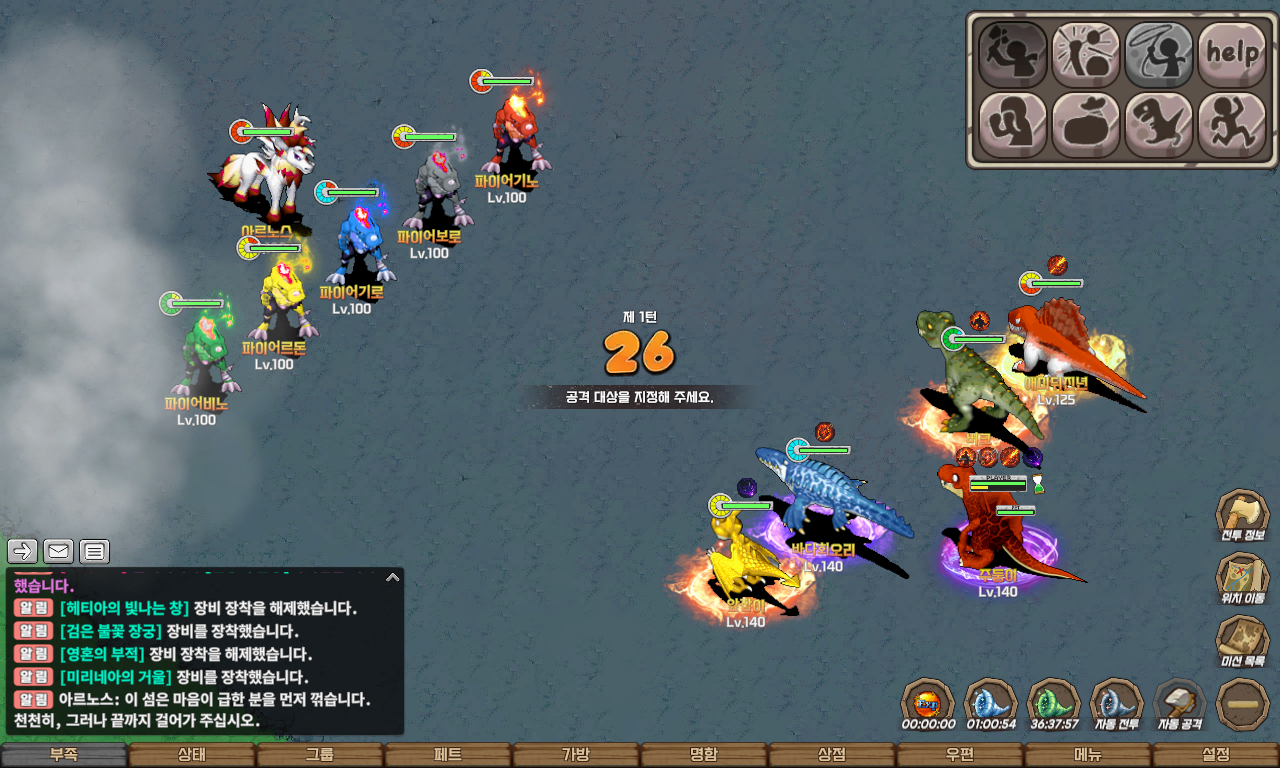
Task: Toggle 자동 공격 auto attack
Action: (x=1179, y=703)
